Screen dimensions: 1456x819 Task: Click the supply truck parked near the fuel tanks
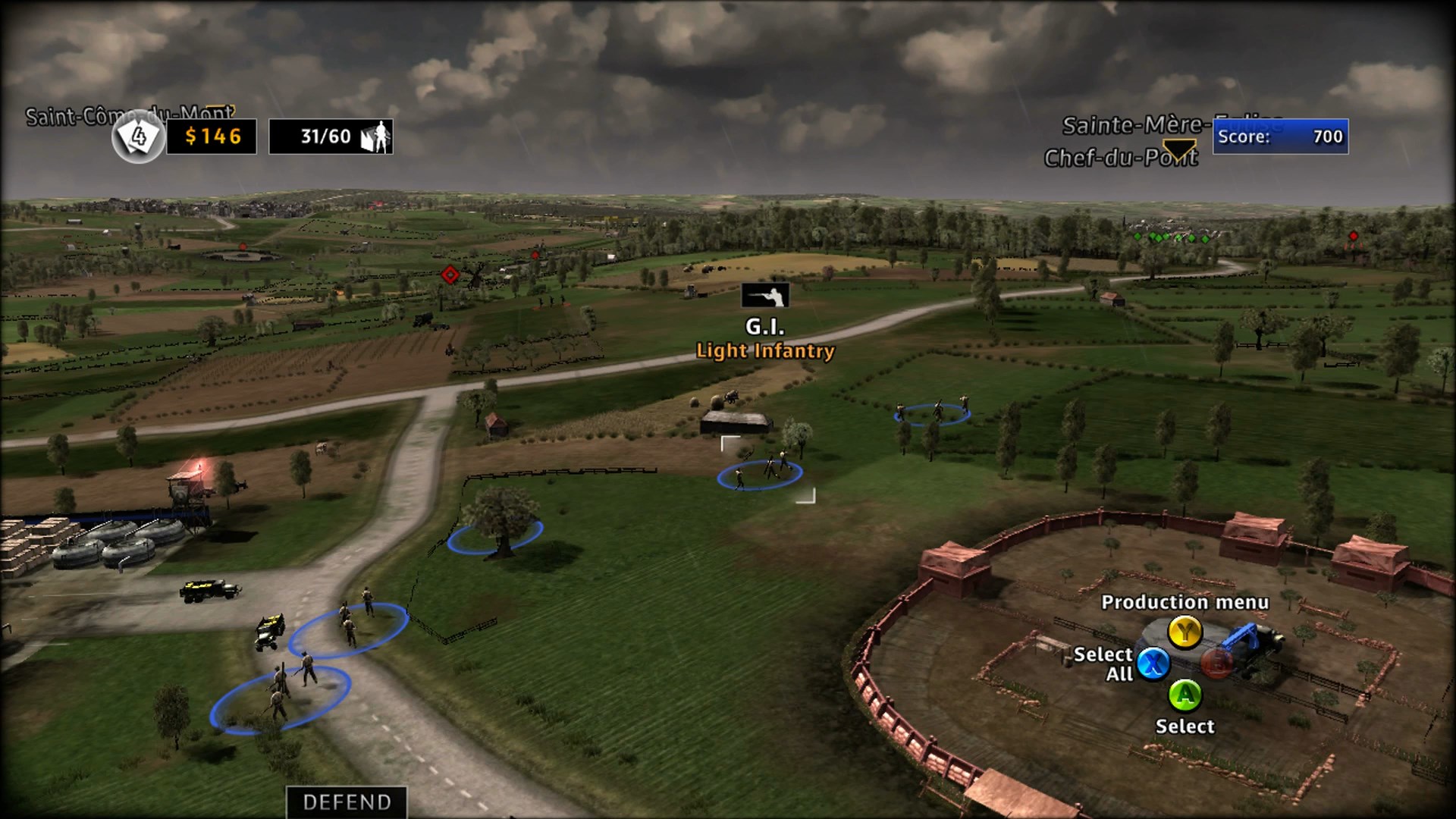205,588
